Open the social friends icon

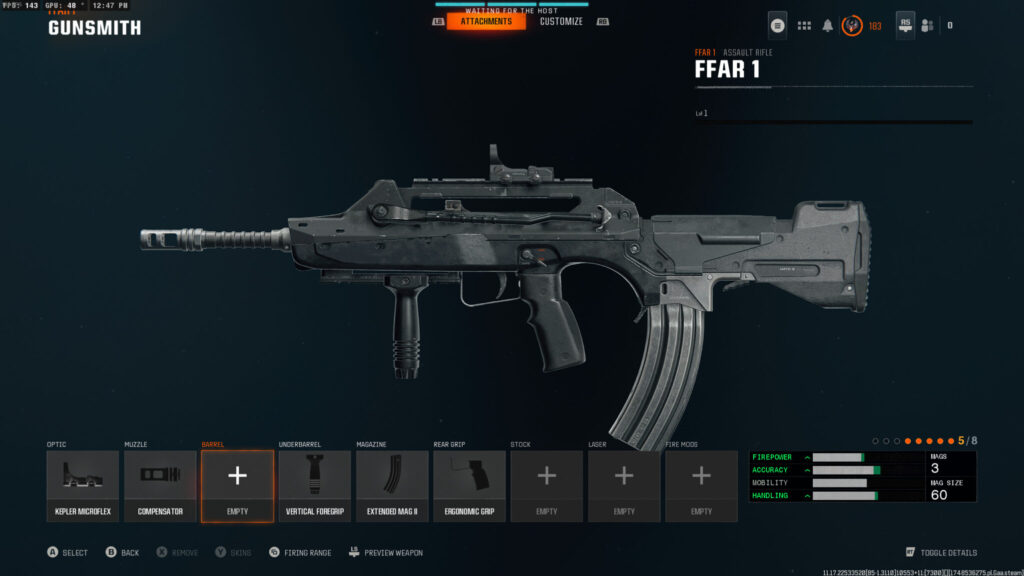[927, 25]
